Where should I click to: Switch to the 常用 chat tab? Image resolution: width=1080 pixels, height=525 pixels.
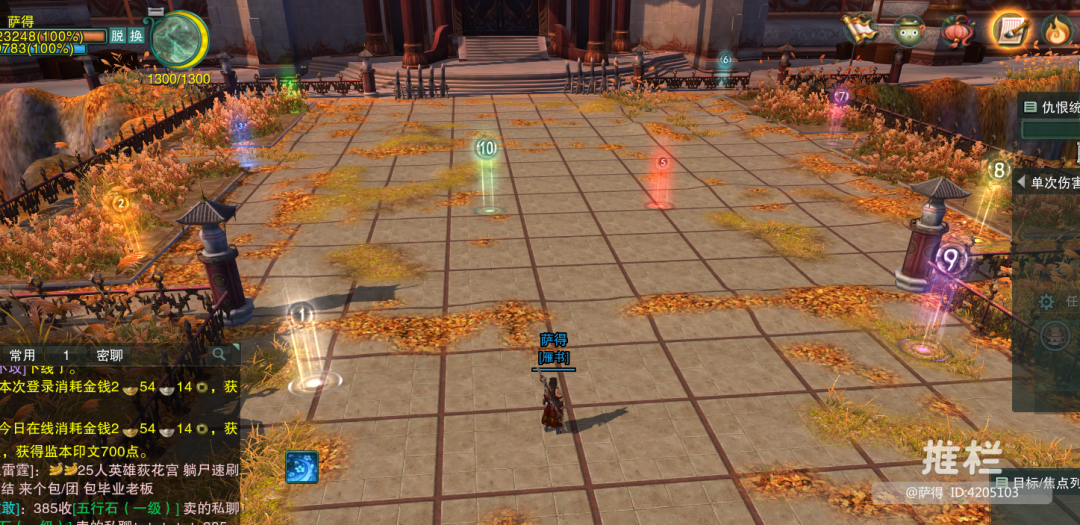(22, 355)
